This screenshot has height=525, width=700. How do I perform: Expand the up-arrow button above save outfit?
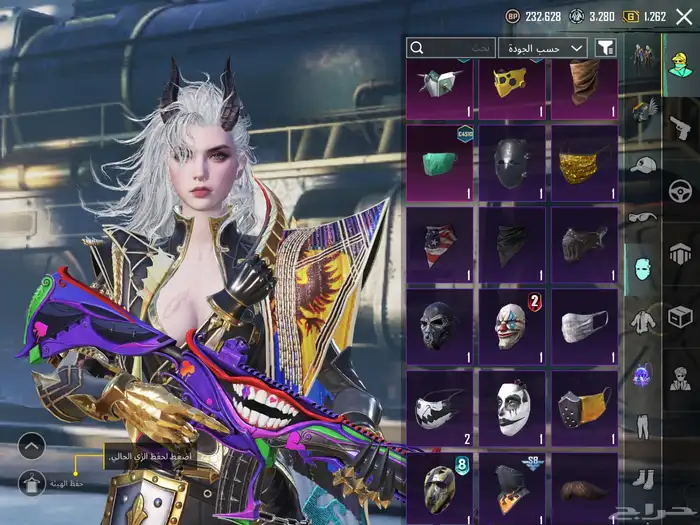point(32,446)
